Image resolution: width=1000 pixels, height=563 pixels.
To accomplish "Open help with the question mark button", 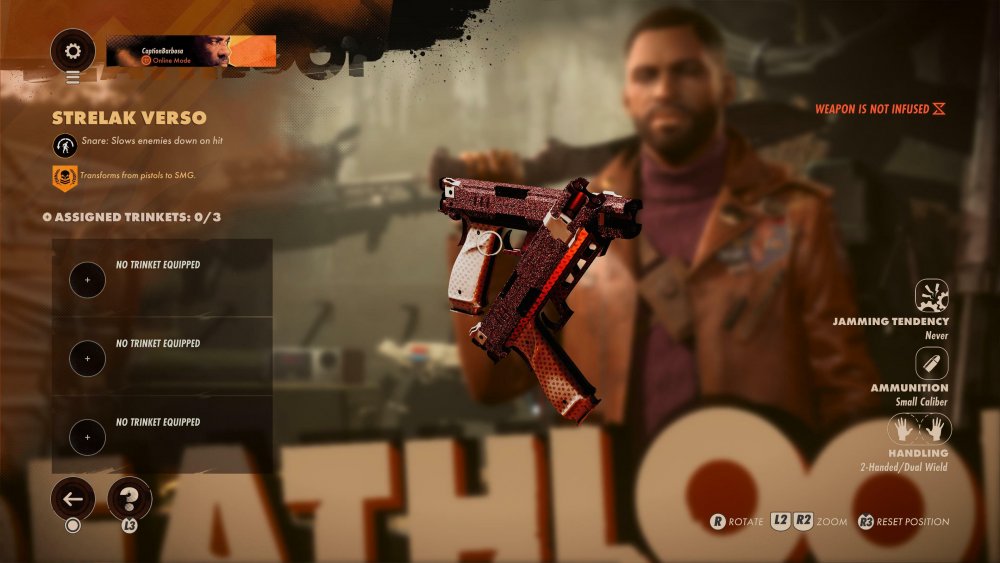I will (129, 497).
